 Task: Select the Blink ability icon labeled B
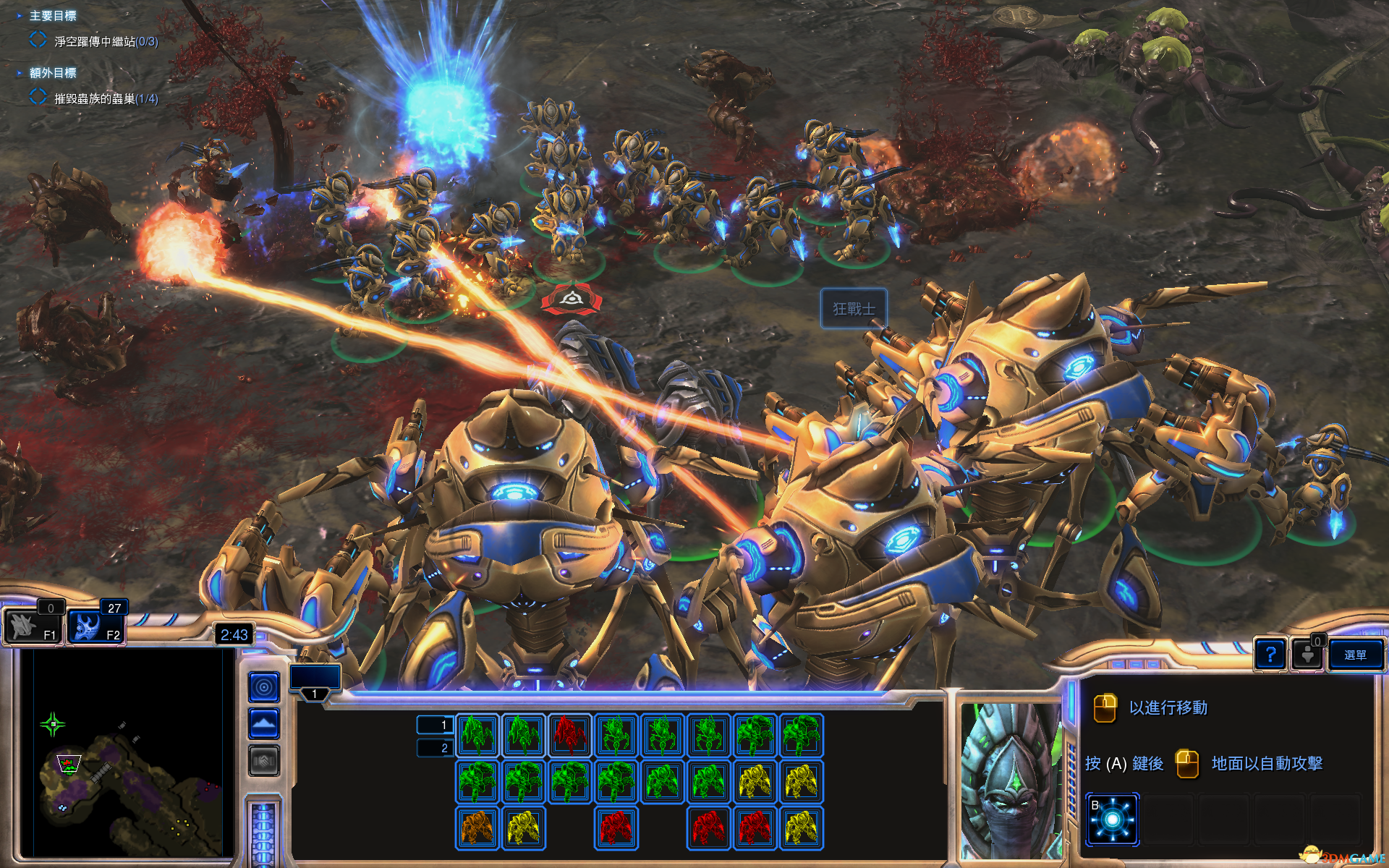click(1112, 818)
